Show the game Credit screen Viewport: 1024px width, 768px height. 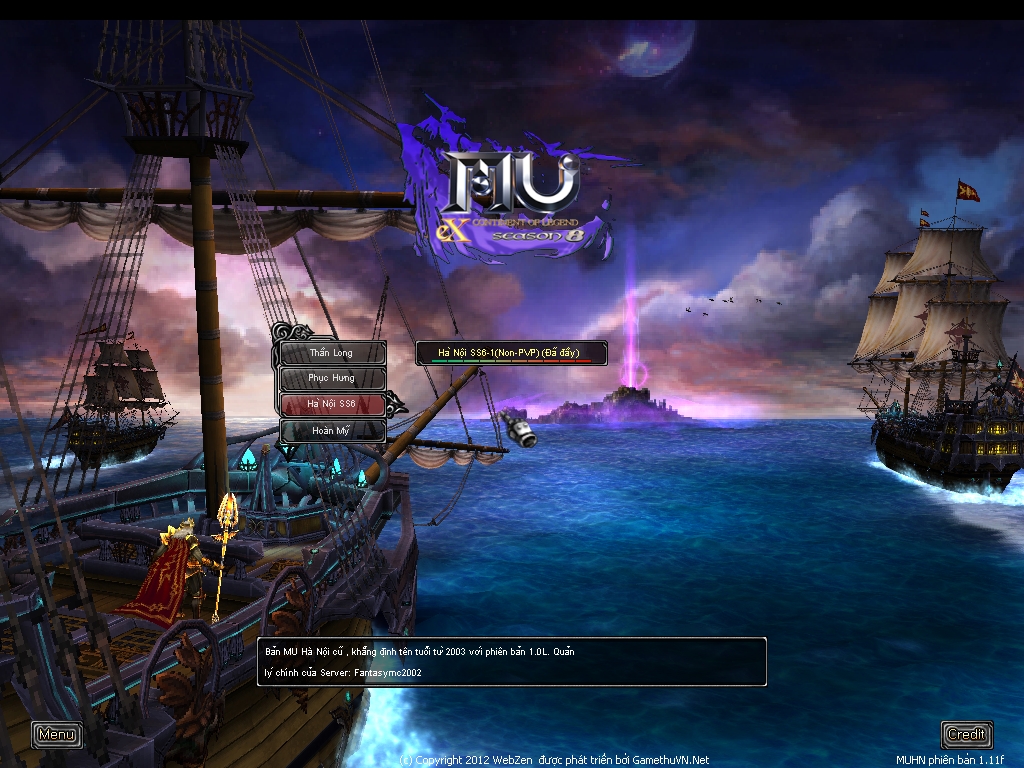click(x=966, y=735)
